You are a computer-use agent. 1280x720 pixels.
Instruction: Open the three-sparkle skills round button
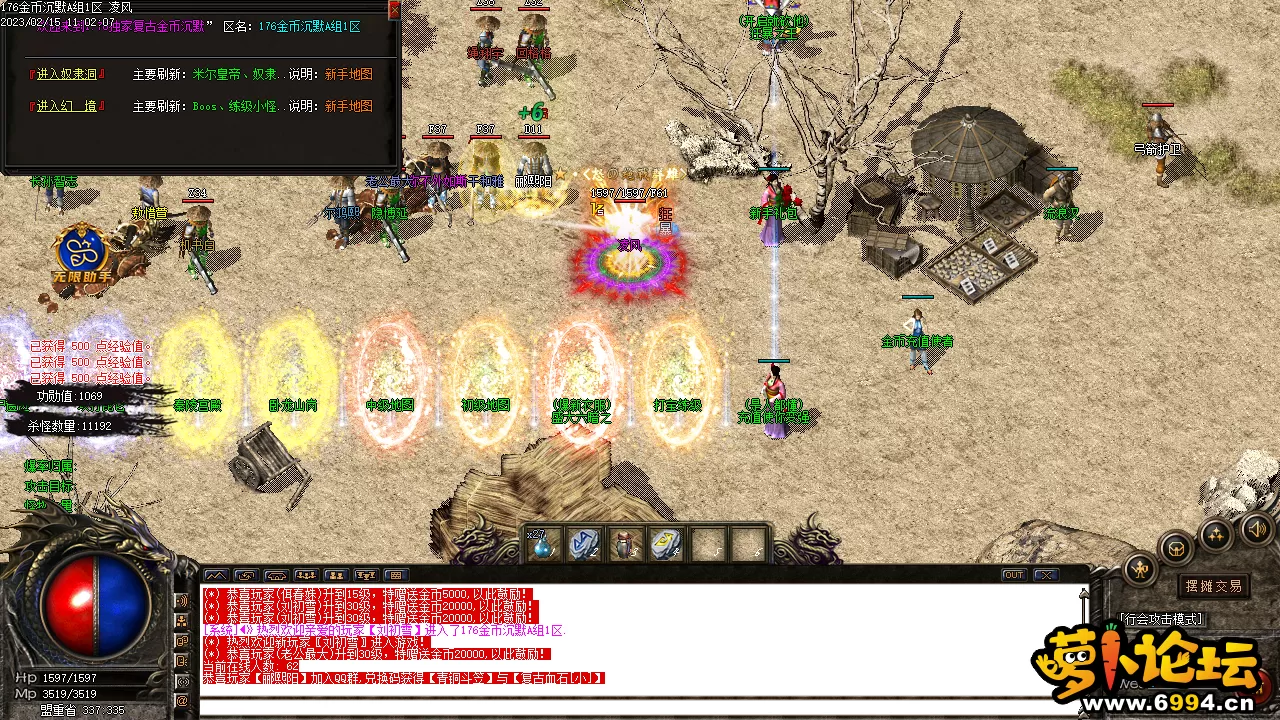[x=1216, y=534]
